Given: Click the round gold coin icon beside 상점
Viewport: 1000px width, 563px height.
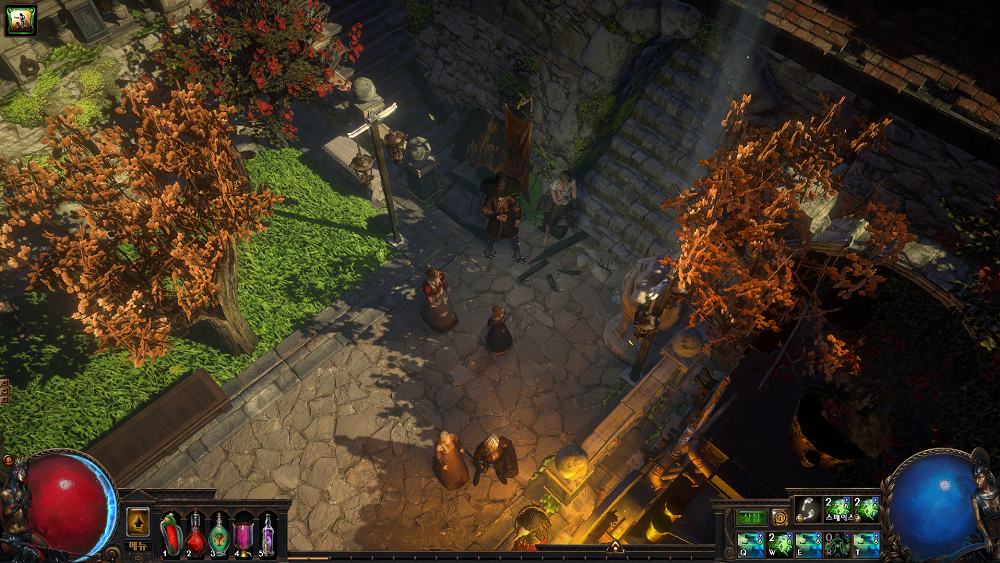Looking at the screenshot, I should [779, 517].
